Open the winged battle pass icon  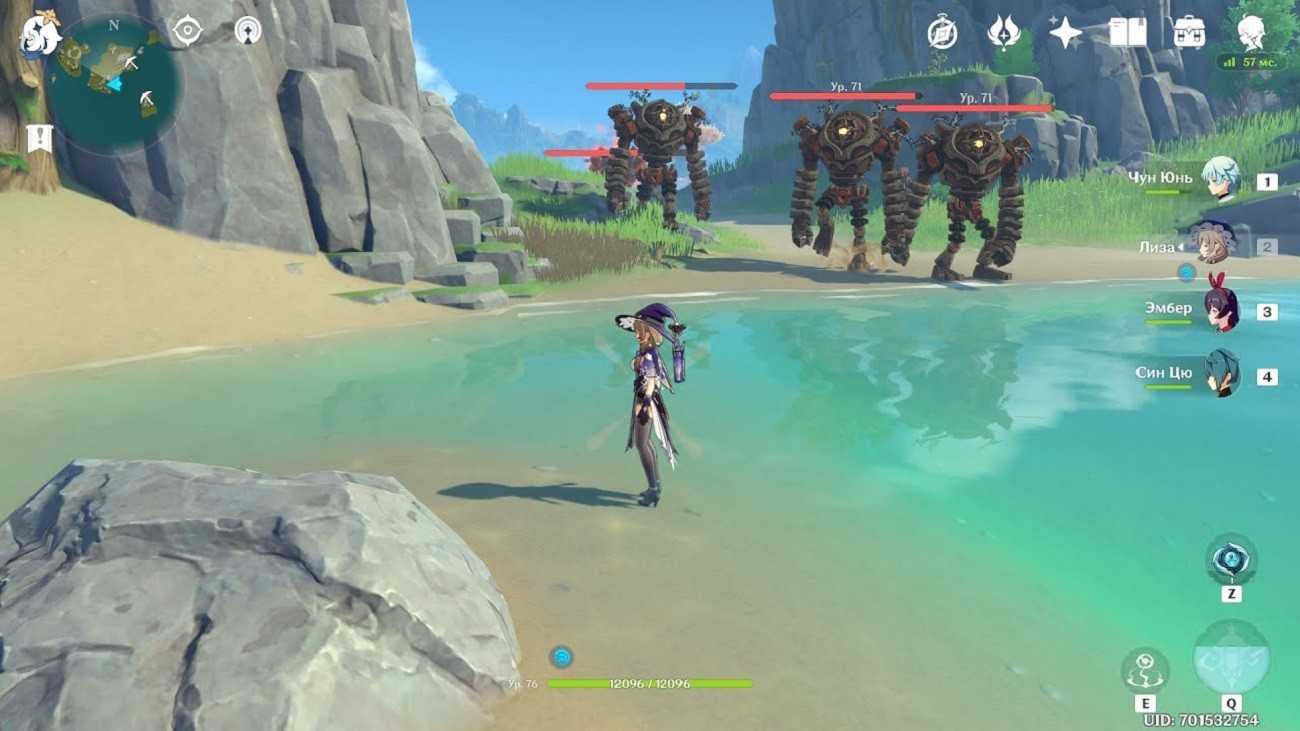tap(1003, 33)
